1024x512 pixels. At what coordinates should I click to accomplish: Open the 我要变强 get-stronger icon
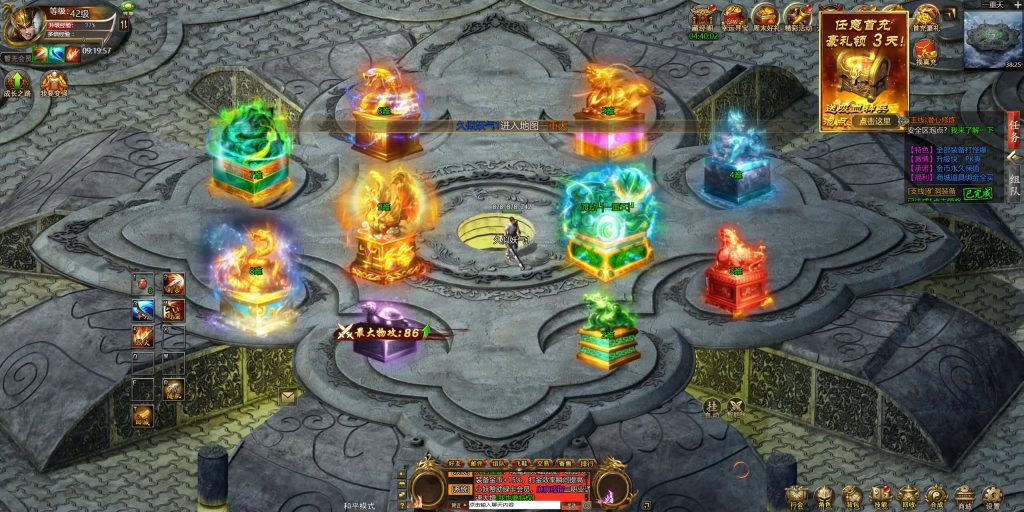(54, 82)
